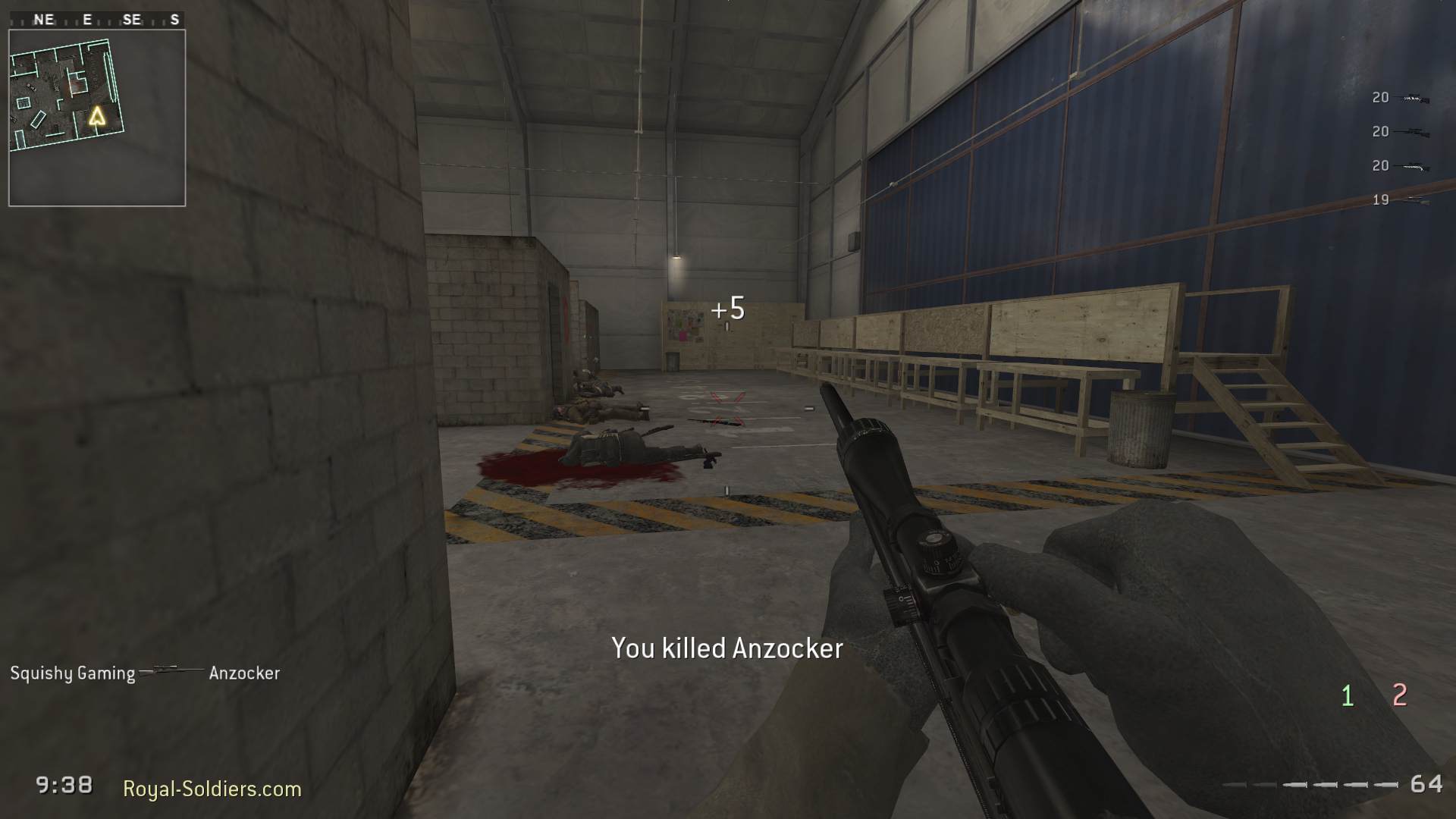Expand the red team score showing 2

click(1399, 692)
